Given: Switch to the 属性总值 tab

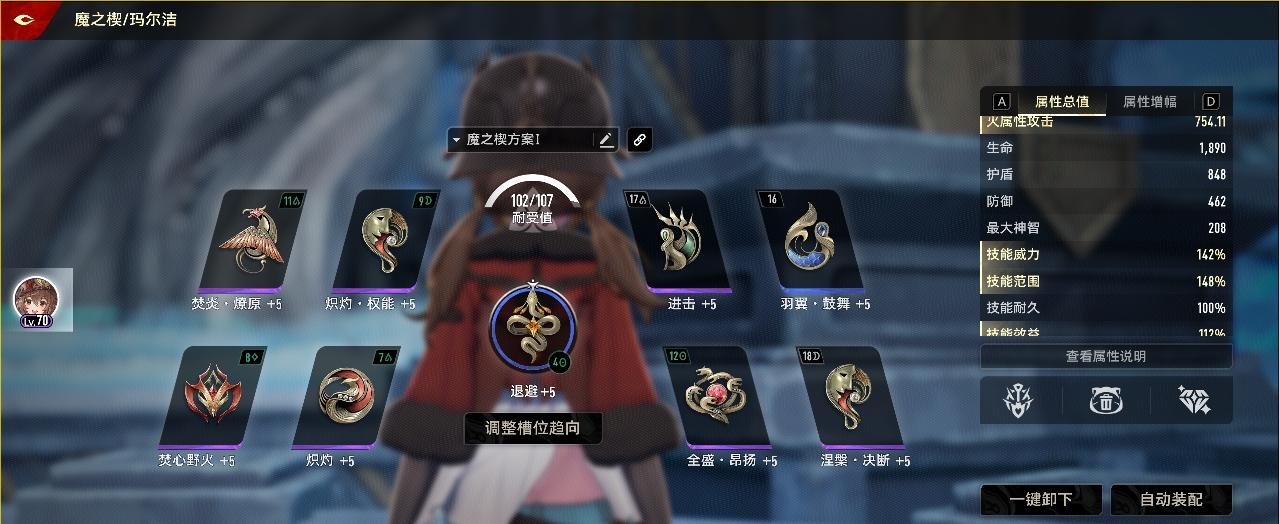Looking at the screenshot, I should (x=1062, y=102).
